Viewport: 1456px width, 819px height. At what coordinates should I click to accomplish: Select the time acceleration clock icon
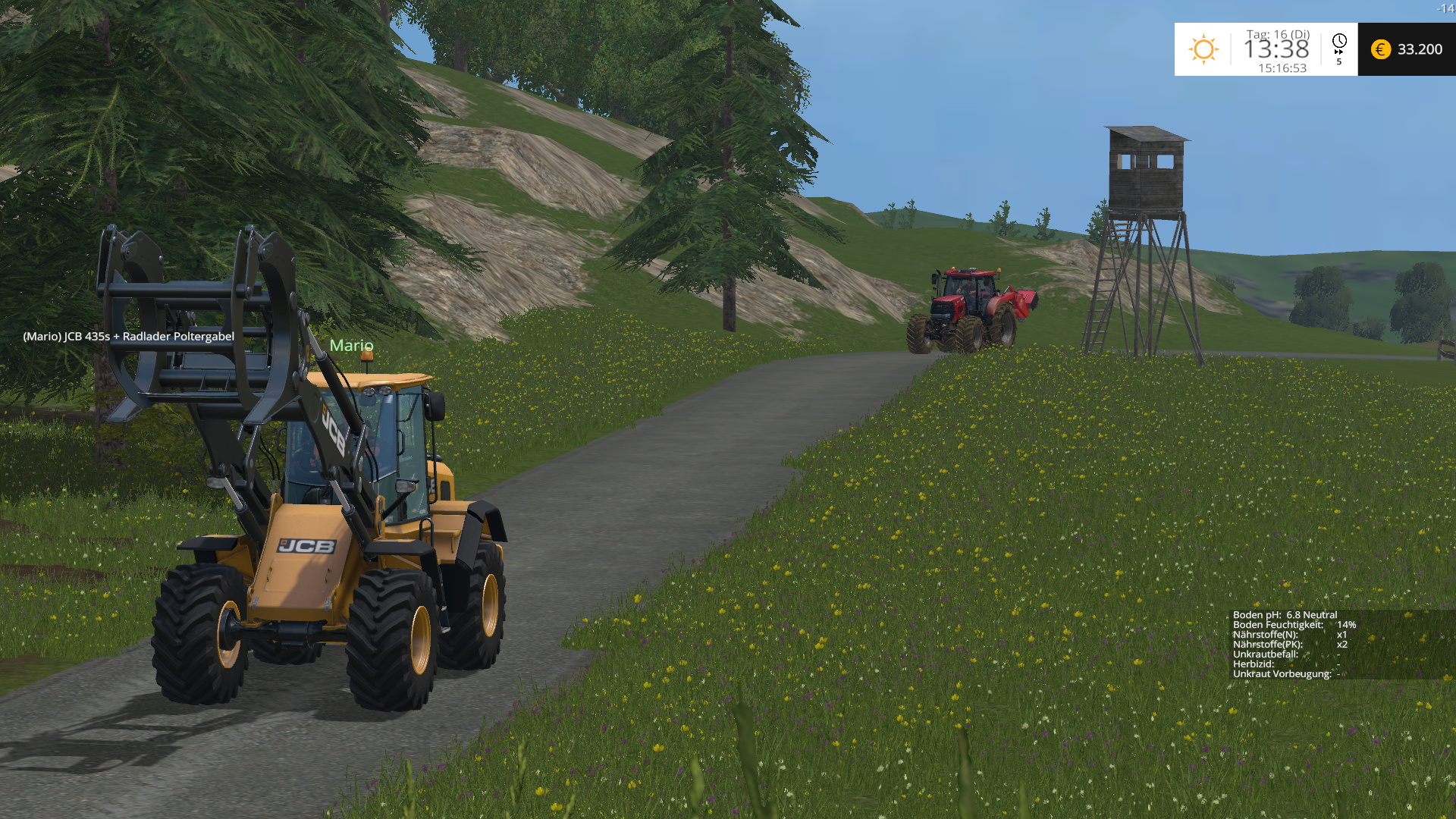(1339, 42)
